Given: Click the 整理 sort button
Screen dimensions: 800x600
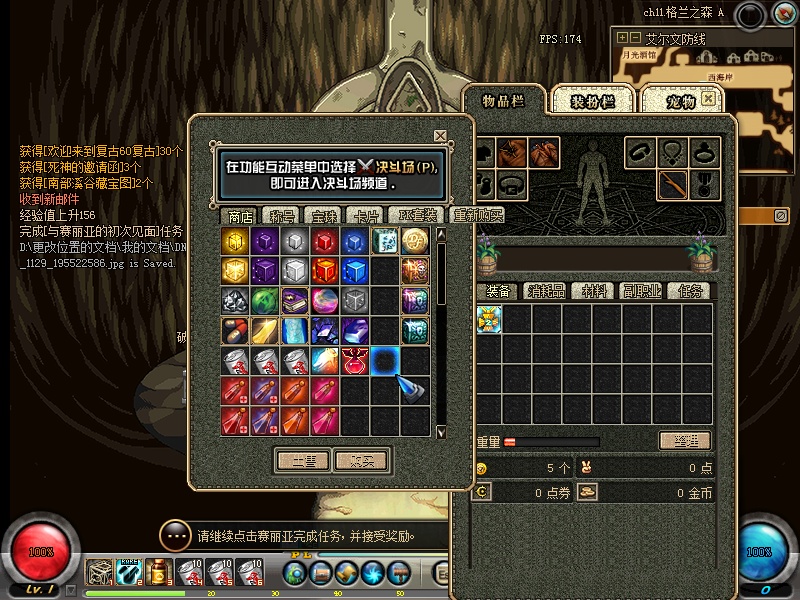Looking at the screenshot, I should [x=684, y=441].
